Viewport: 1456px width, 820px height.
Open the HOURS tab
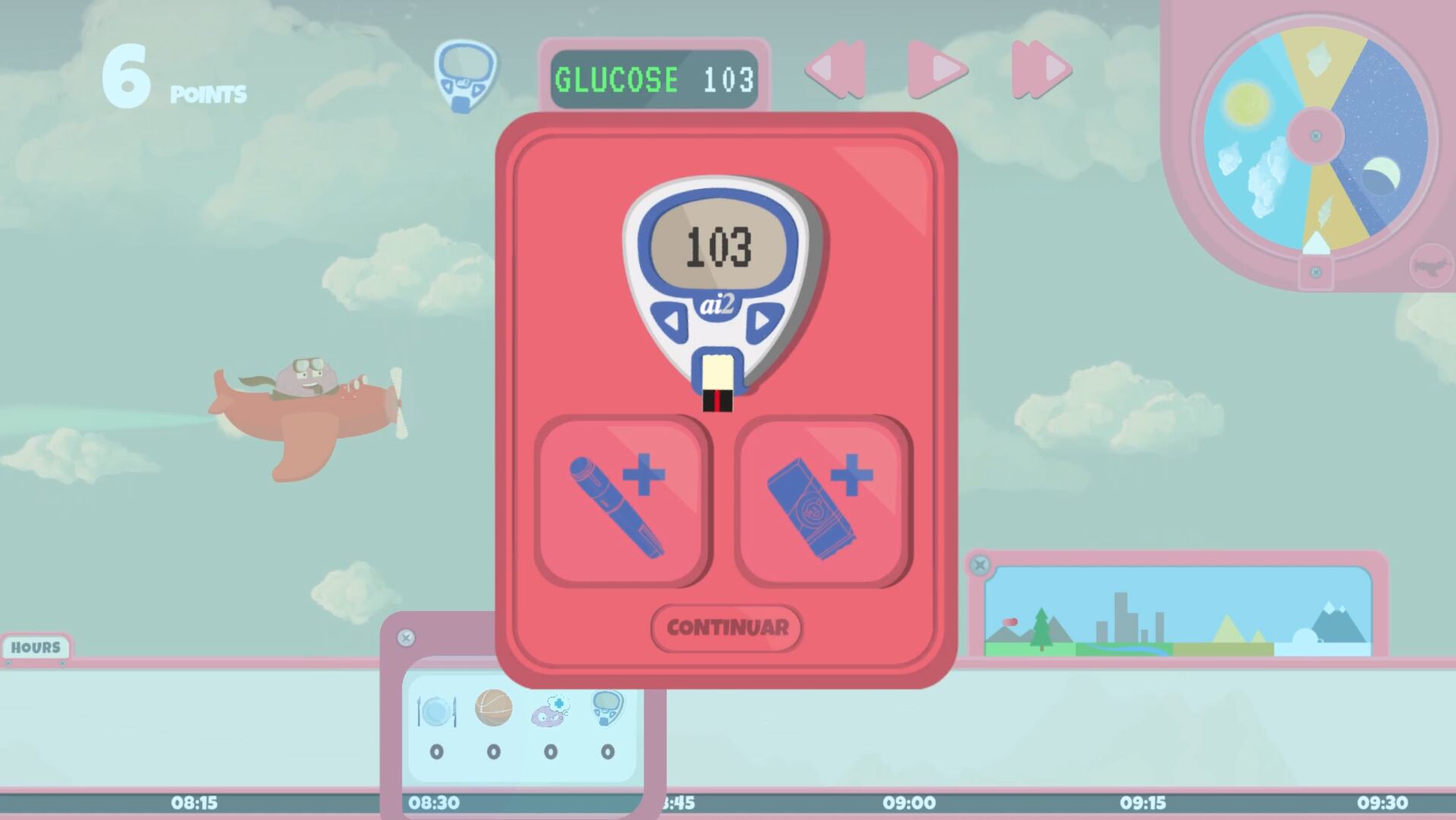pos(36,647)
